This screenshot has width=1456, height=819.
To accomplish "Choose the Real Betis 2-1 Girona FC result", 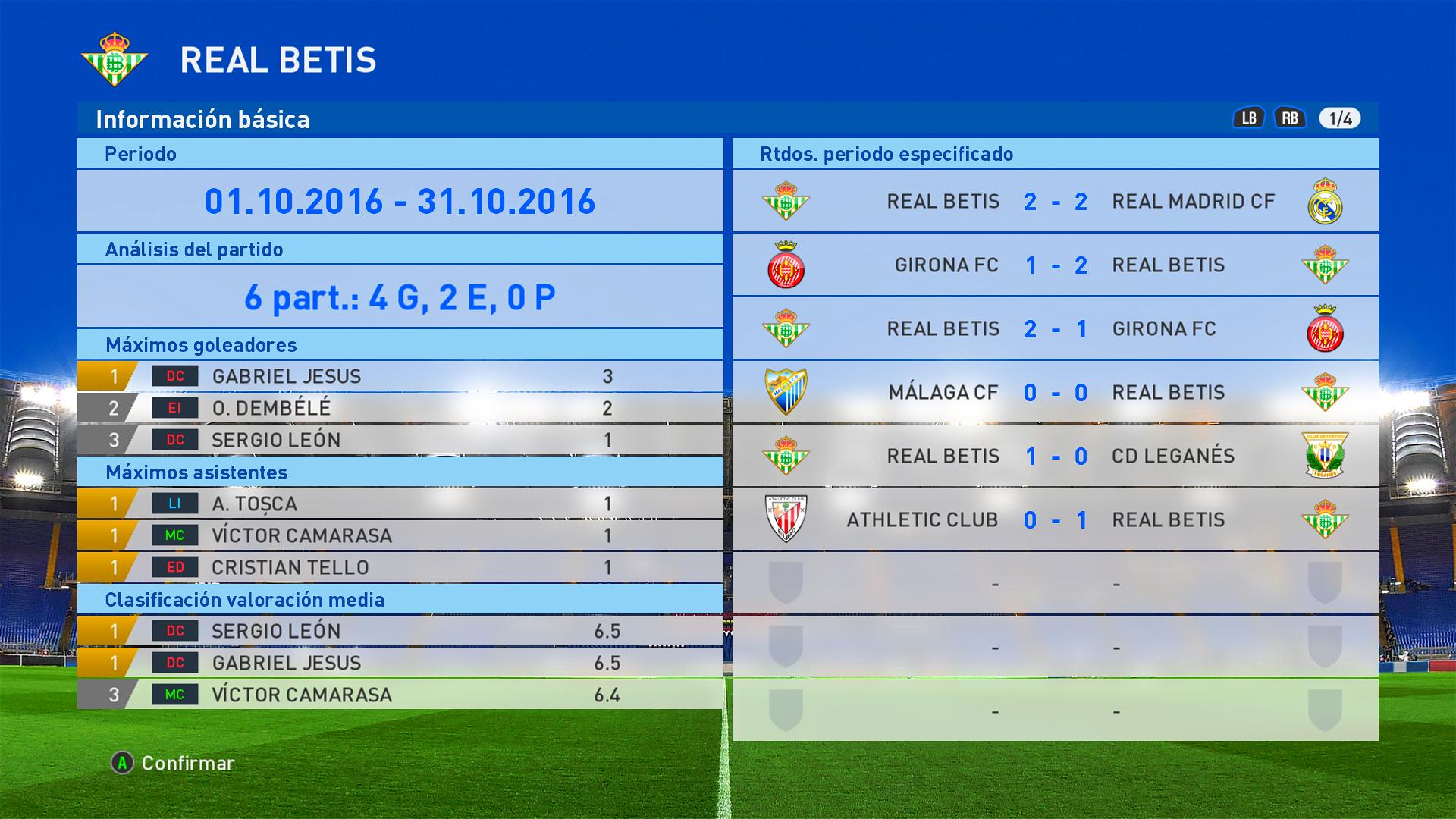I will pyautogui.click(x=1055, y=328).
